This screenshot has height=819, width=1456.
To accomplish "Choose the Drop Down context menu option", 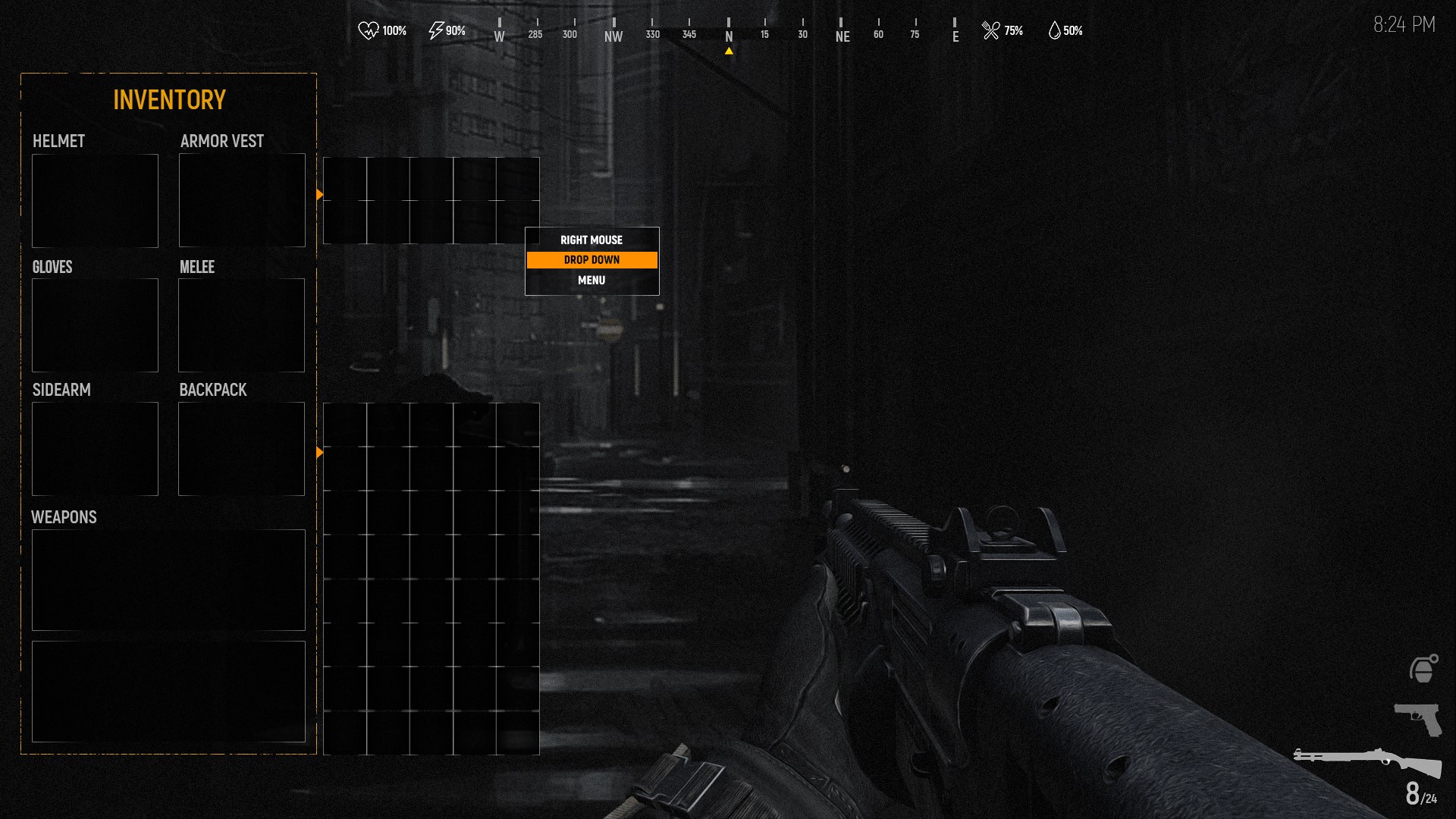I will [x=591, y=260].
